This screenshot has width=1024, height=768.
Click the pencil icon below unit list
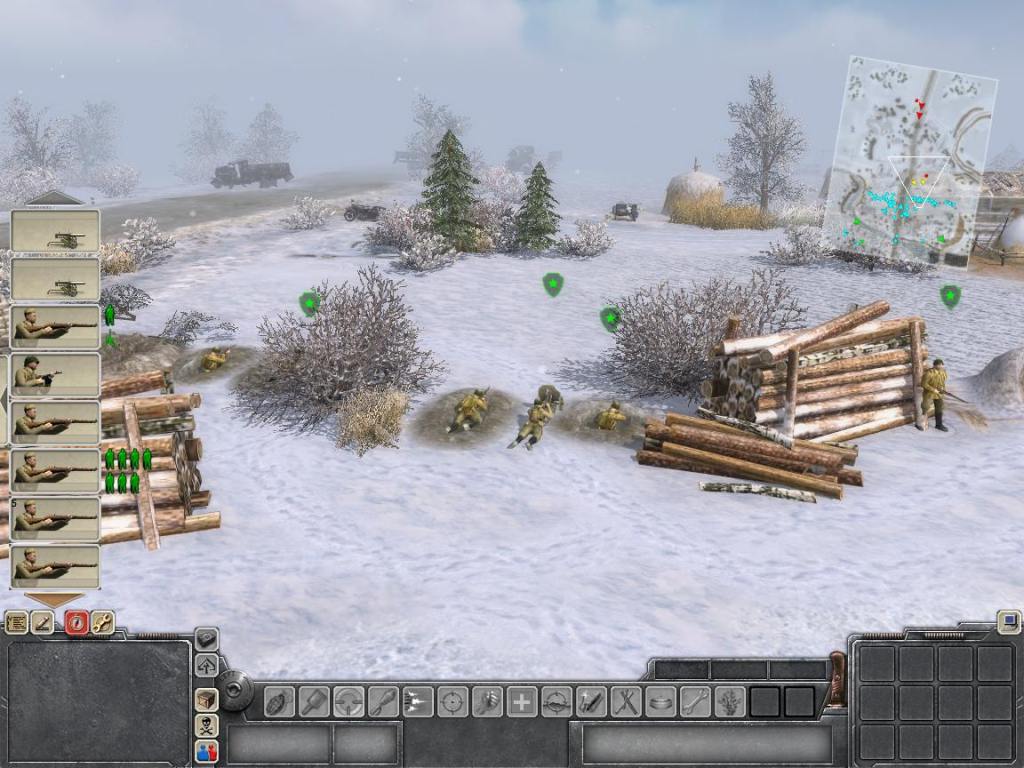(x=43, y=623)
